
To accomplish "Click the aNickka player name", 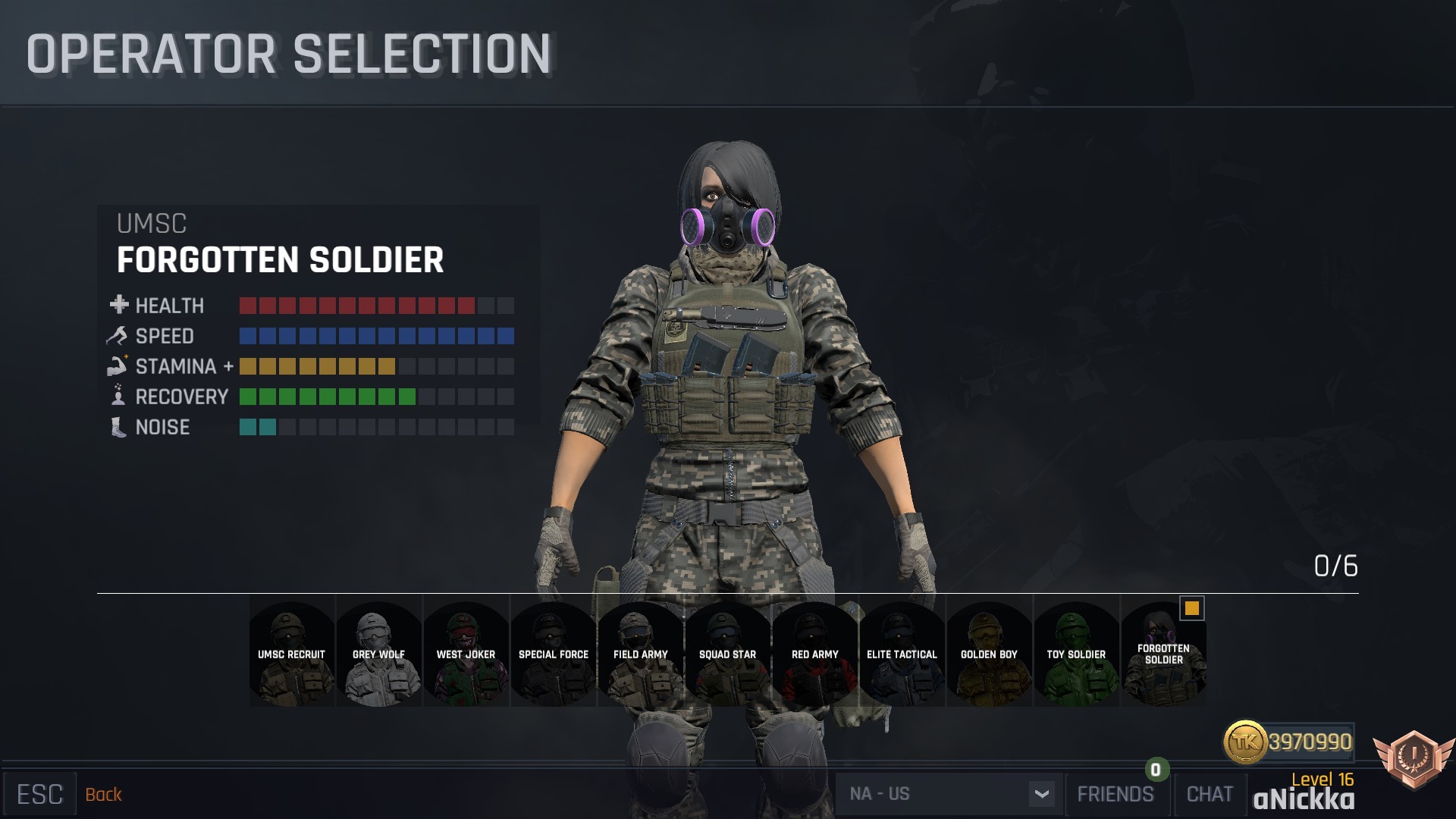I will (1304, 799).
